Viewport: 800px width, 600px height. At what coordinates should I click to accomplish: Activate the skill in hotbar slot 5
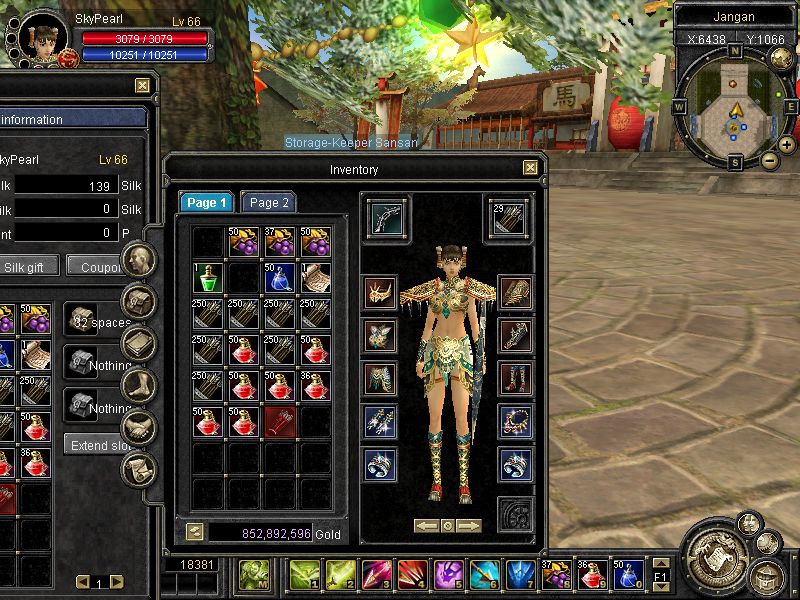point(448,575)
